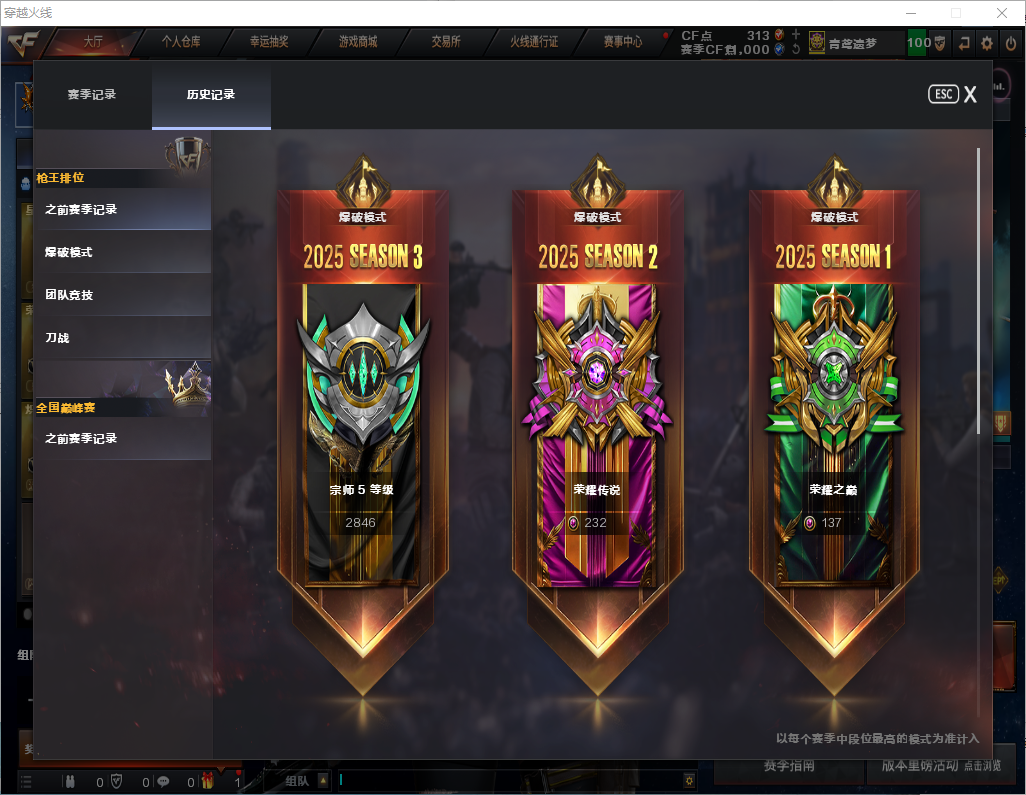This screenshot has height=795, width=1026.
Task: Open settings via the gear icon
Action: [x=987, y=43]
